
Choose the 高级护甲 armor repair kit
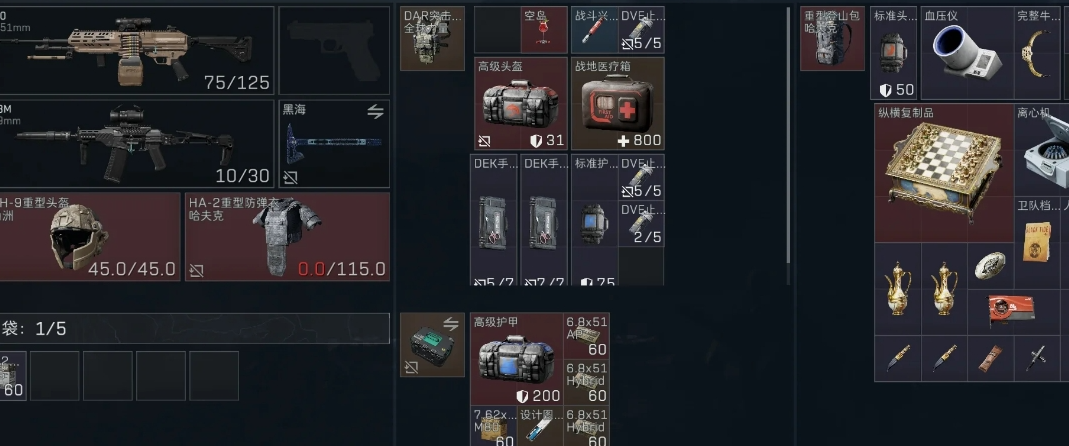517,358
